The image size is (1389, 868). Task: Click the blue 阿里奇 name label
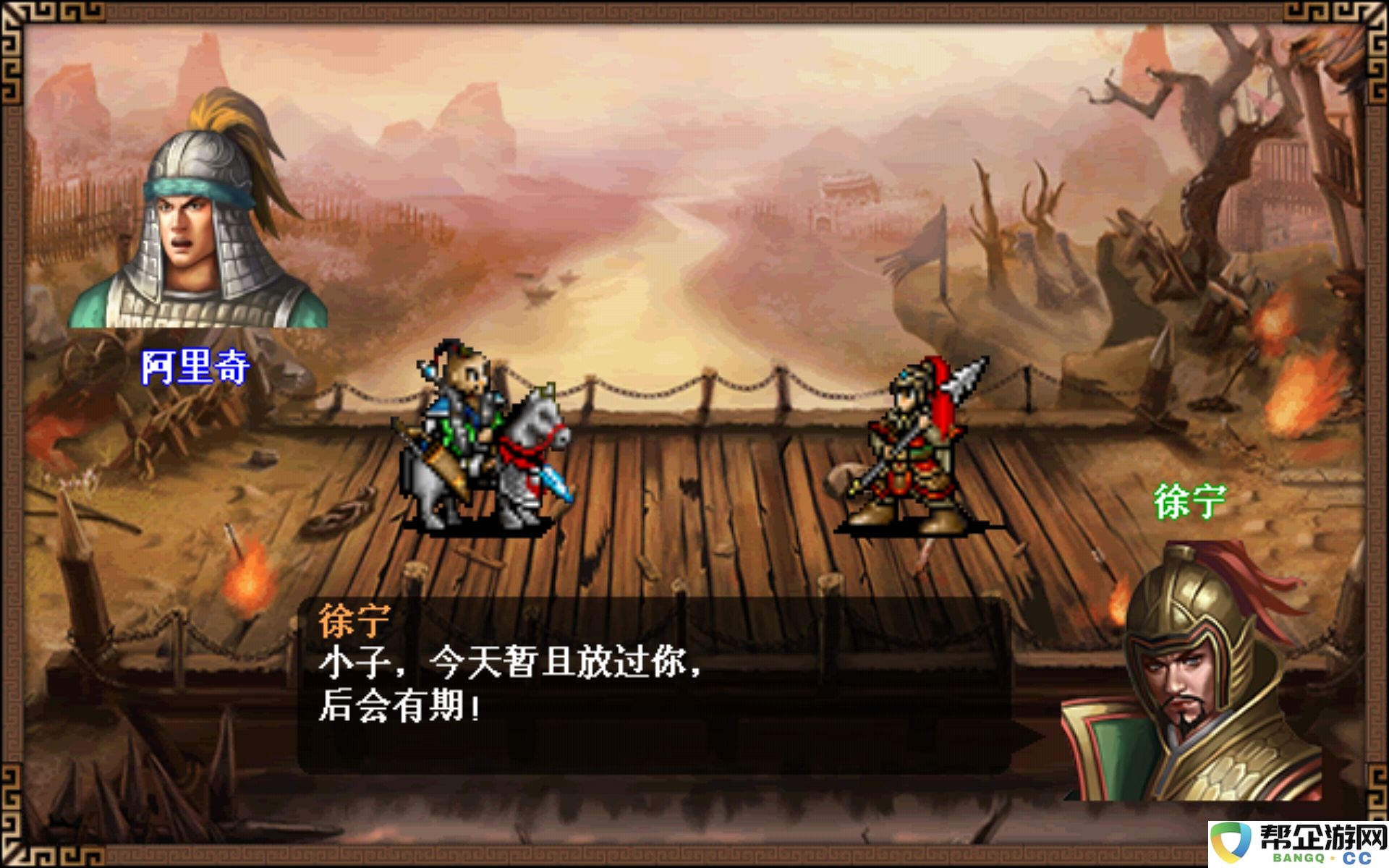[x=194, y=367]
